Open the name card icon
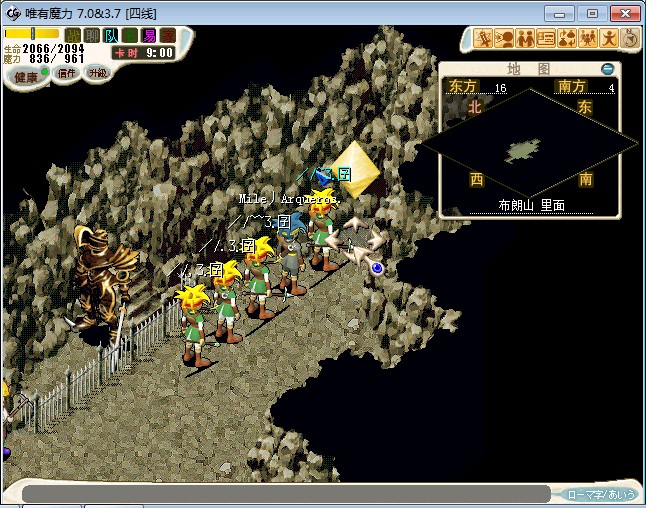The width and height of the screenshot is (646, 508). [x=546, y=39]
